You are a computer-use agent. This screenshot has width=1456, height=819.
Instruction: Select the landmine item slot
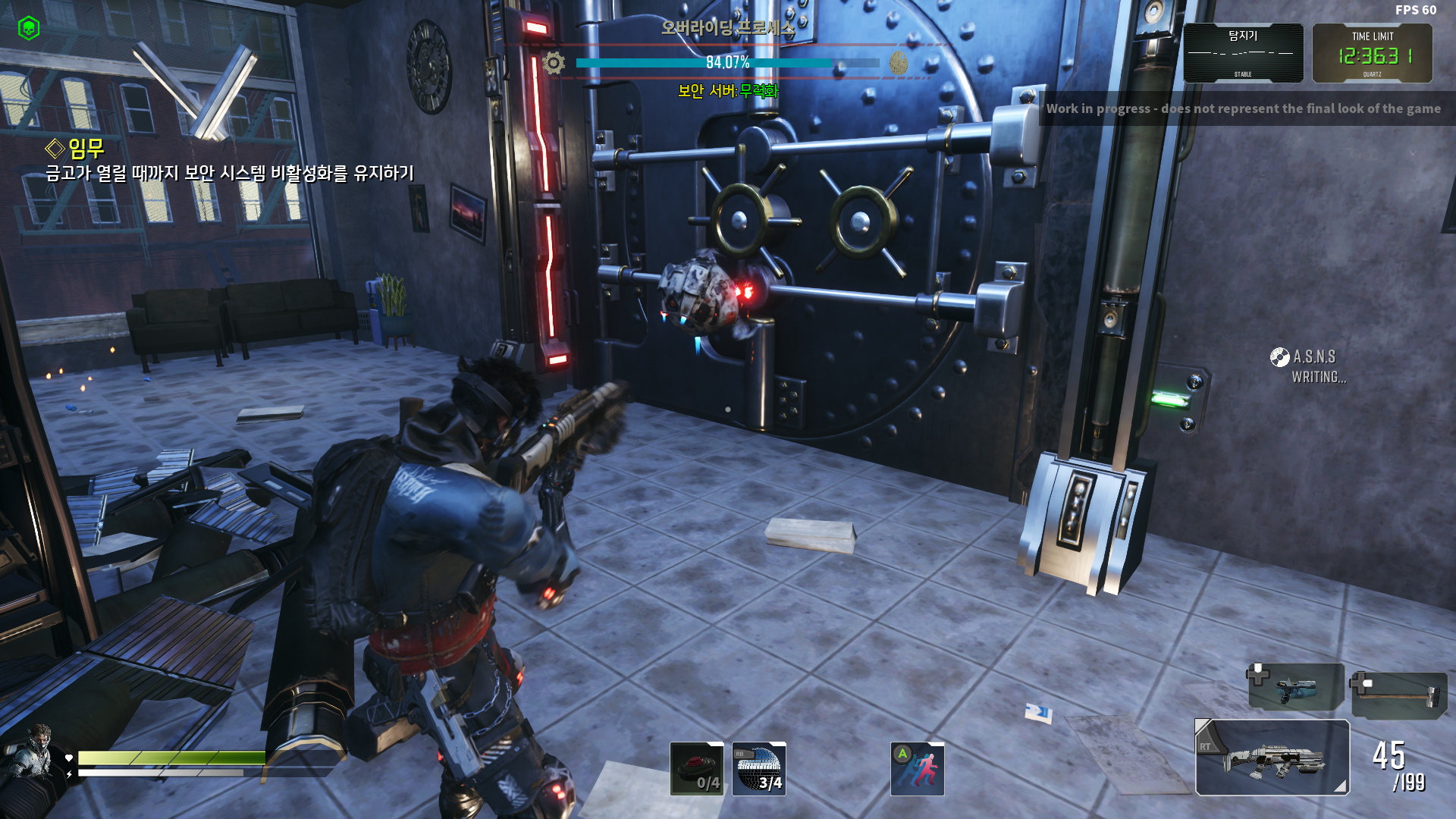696,768
